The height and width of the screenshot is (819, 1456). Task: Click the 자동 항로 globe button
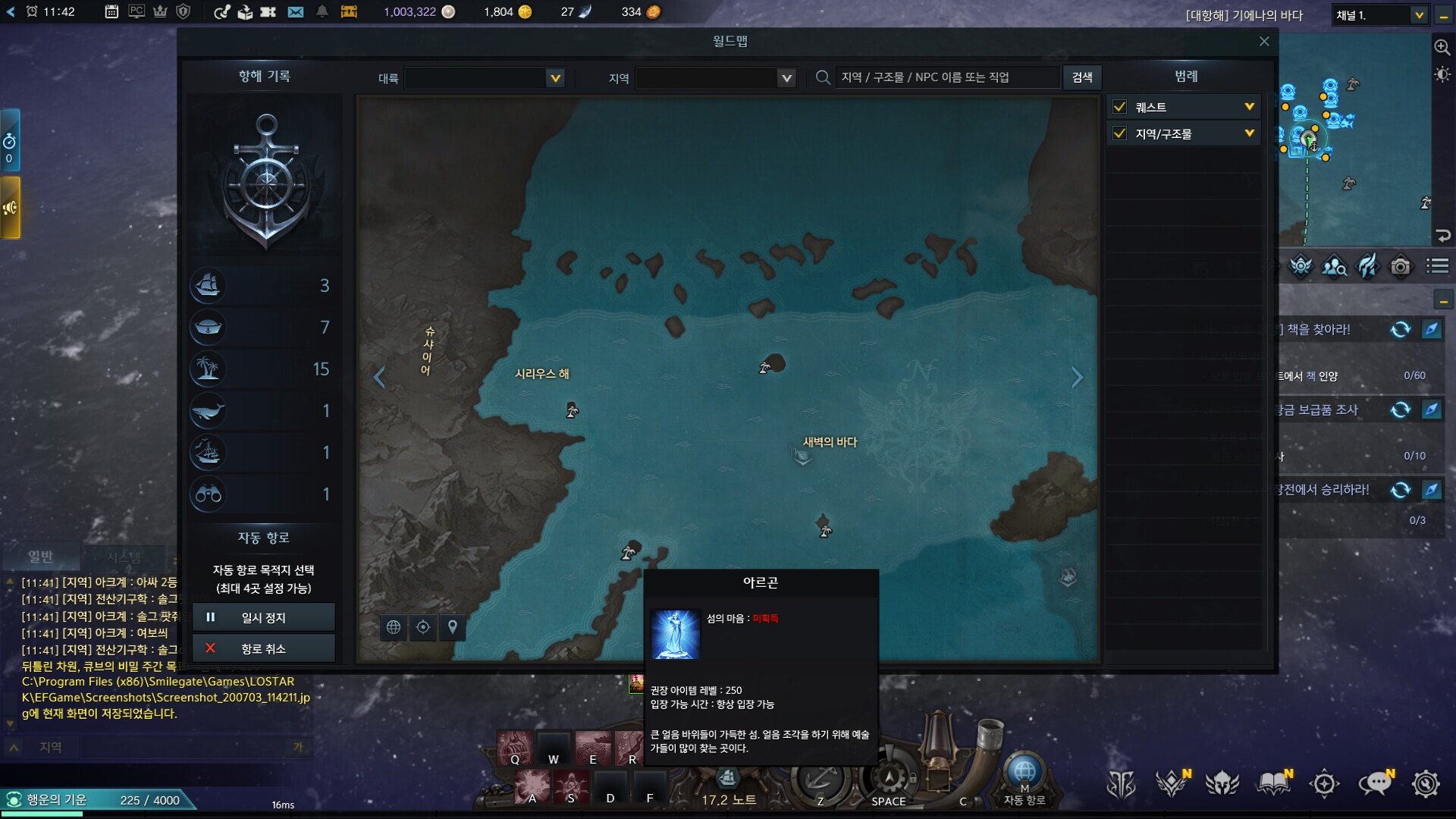(1024, 773)
